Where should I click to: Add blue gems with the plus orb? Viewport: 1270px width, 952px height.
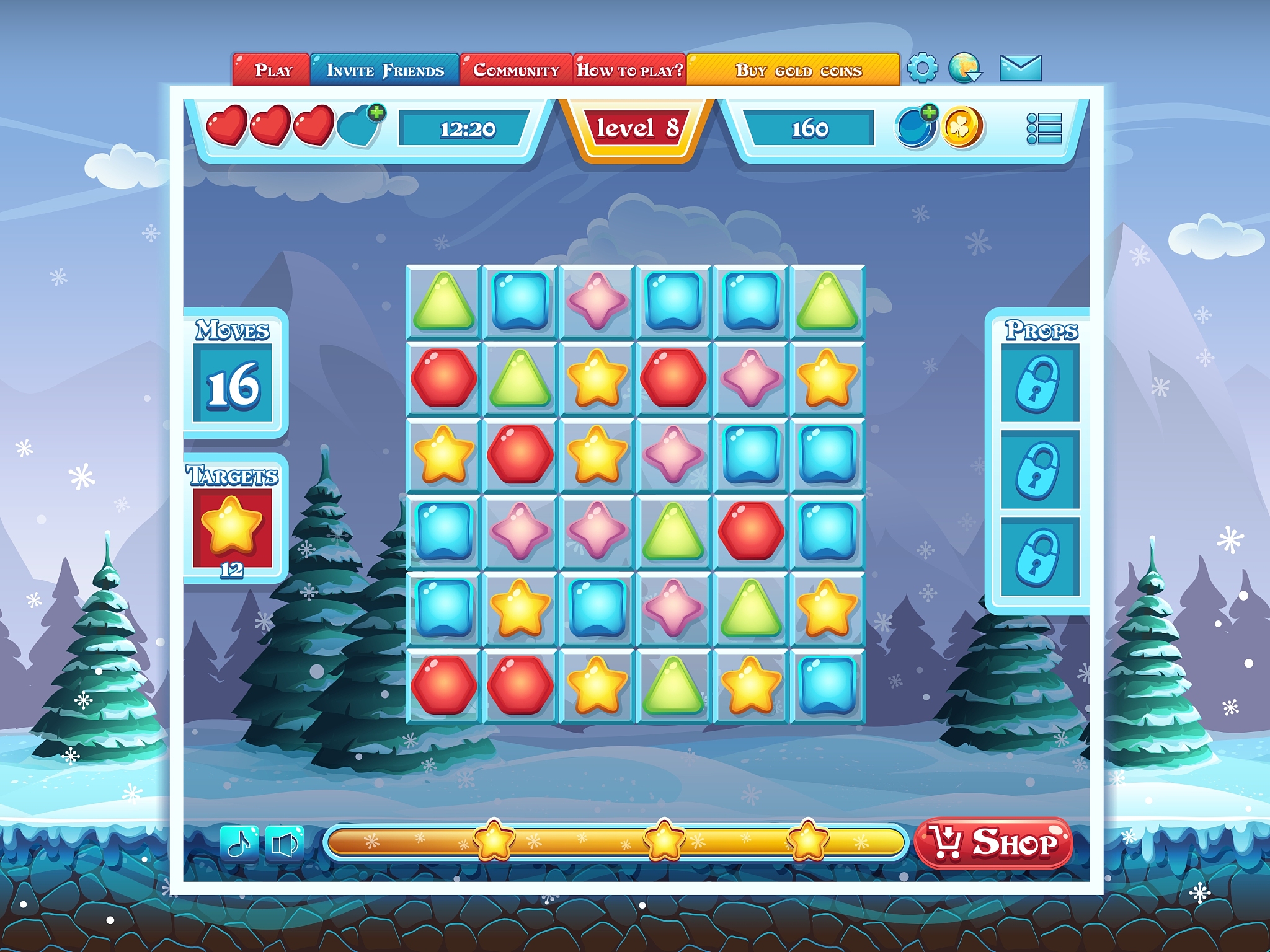pos(915,127)
